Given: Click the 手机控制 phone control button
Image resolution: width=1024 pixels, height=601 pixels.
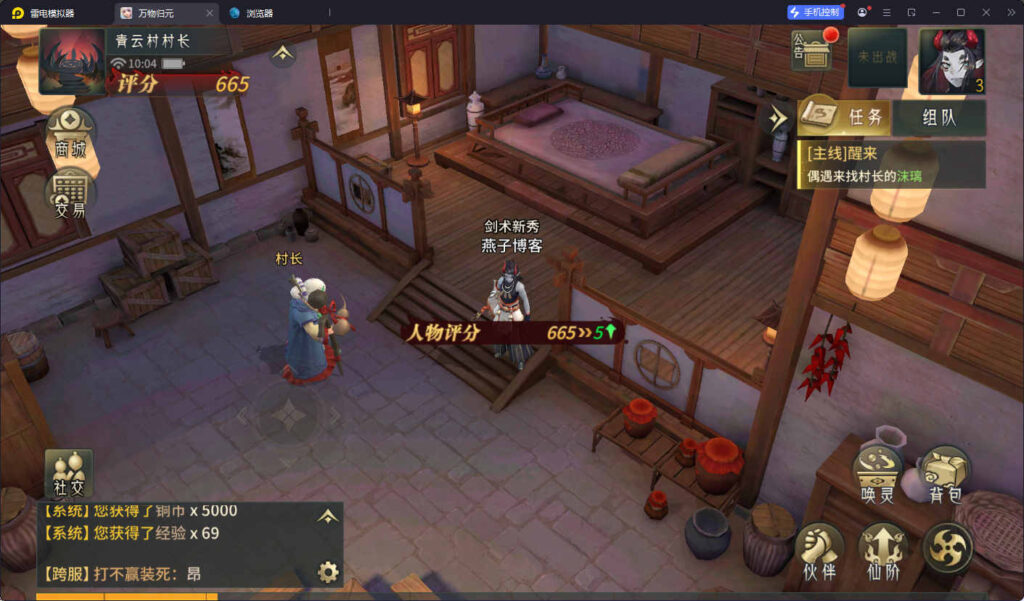Looking at the screenshot, I should [x=816, y=13].
